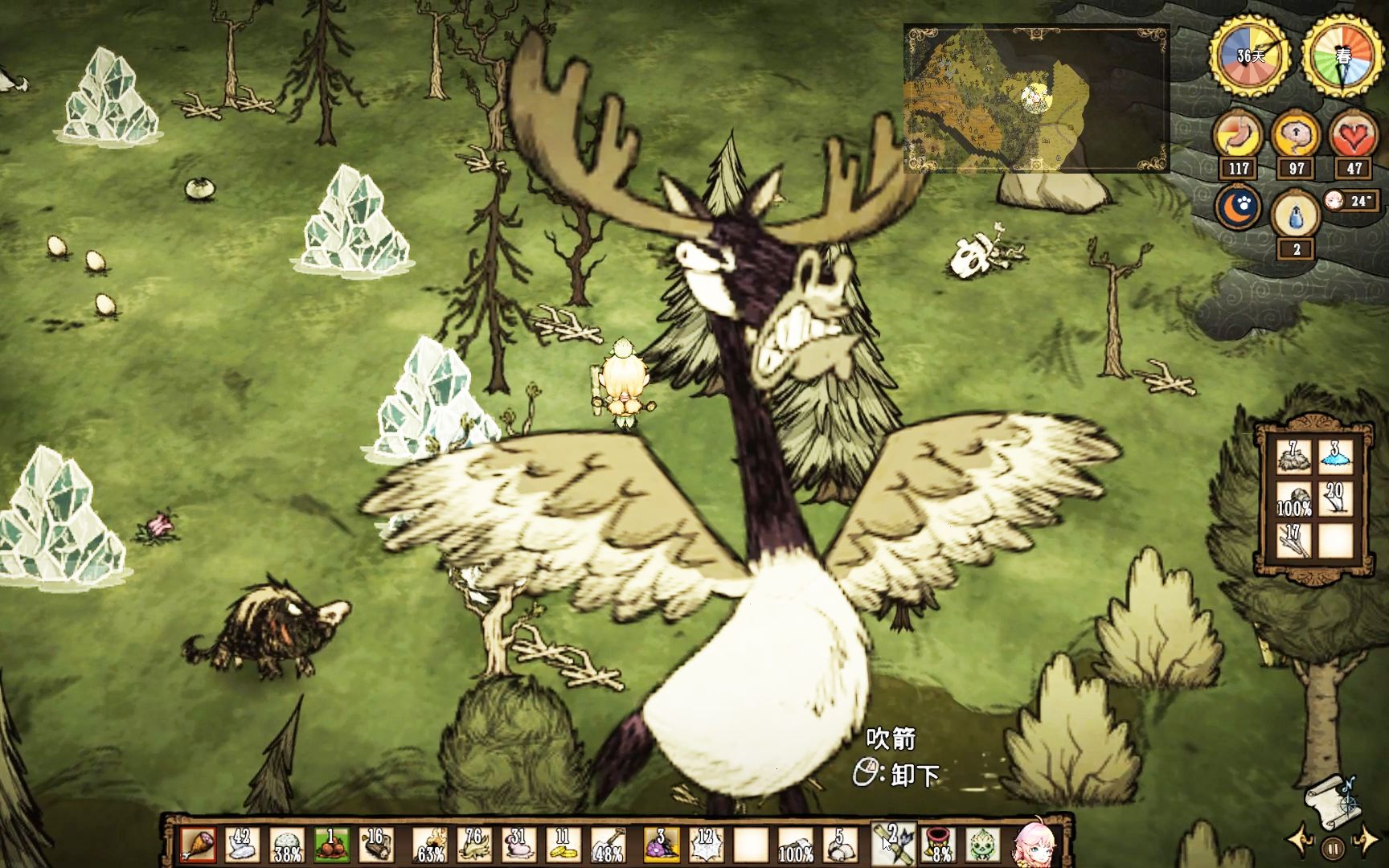The image size is (1389, 868).
Task: Pause the game with the pause button
Action: tap(1333, 848)
